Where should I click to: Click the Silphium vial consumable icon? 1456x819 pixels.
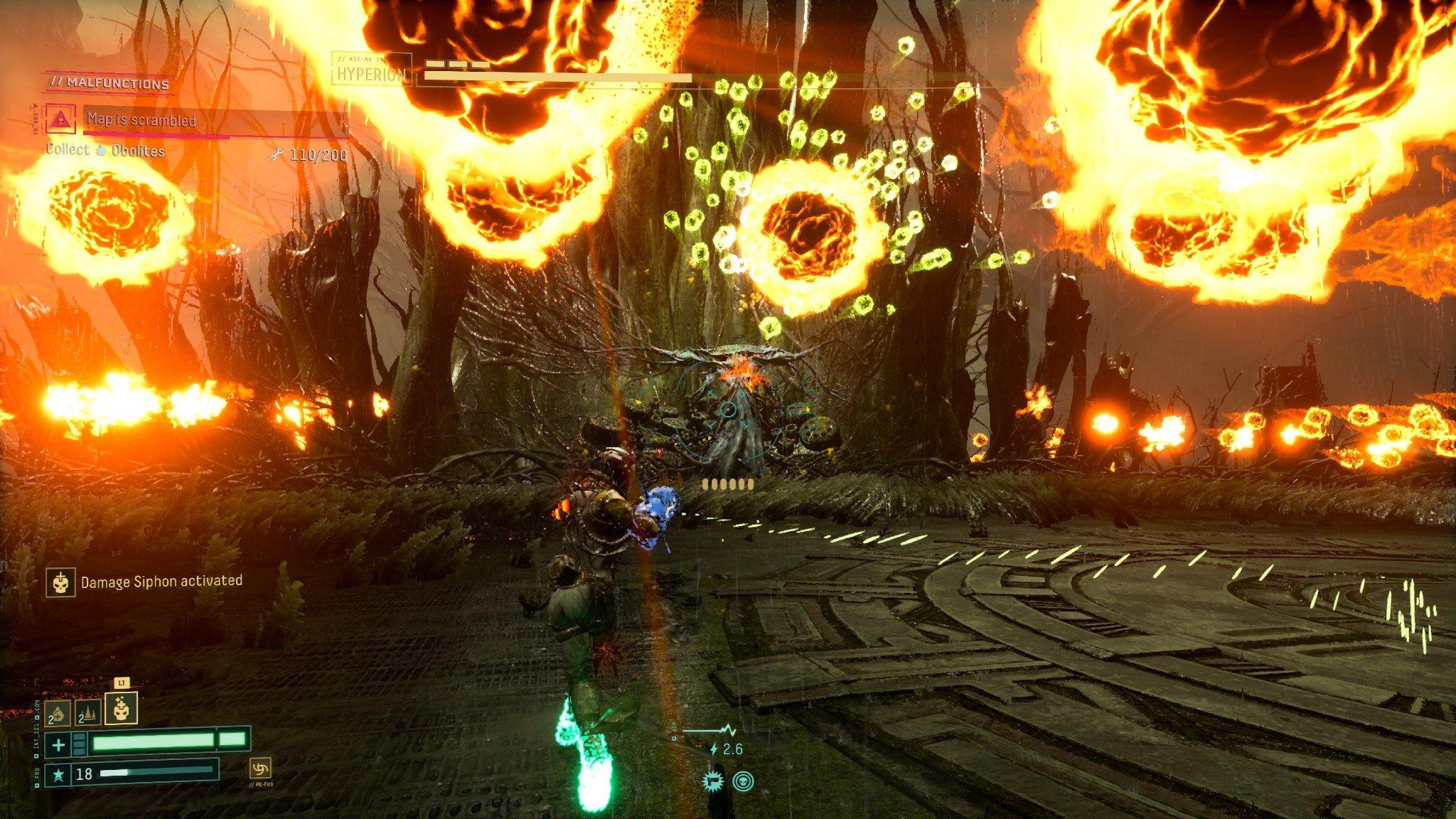point(58,714)
